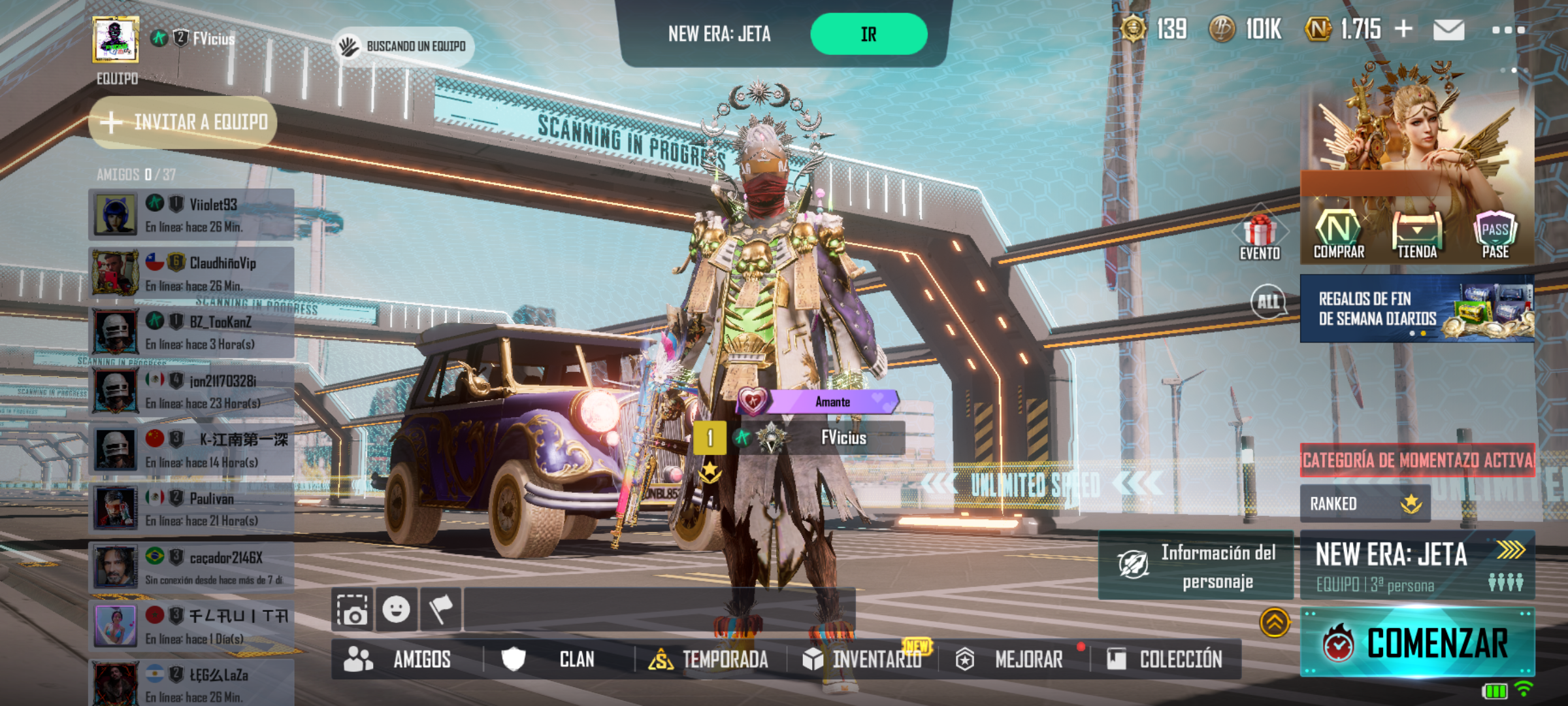
Task: Toggle BUSCANDO UN EQUIPO status
Action: click(404, 46)
